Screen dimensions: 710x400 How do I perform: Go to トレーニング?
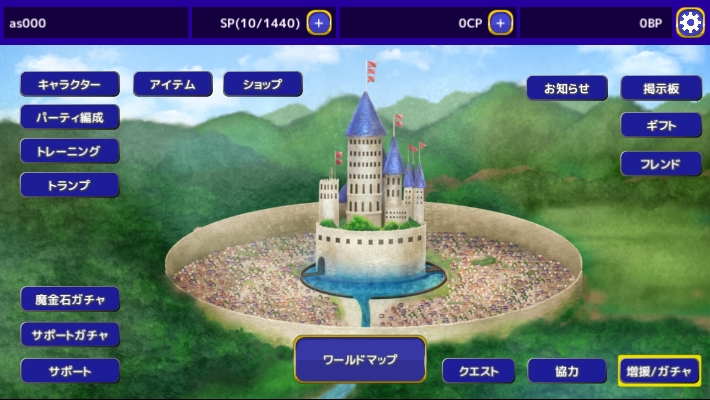(70, 151)
